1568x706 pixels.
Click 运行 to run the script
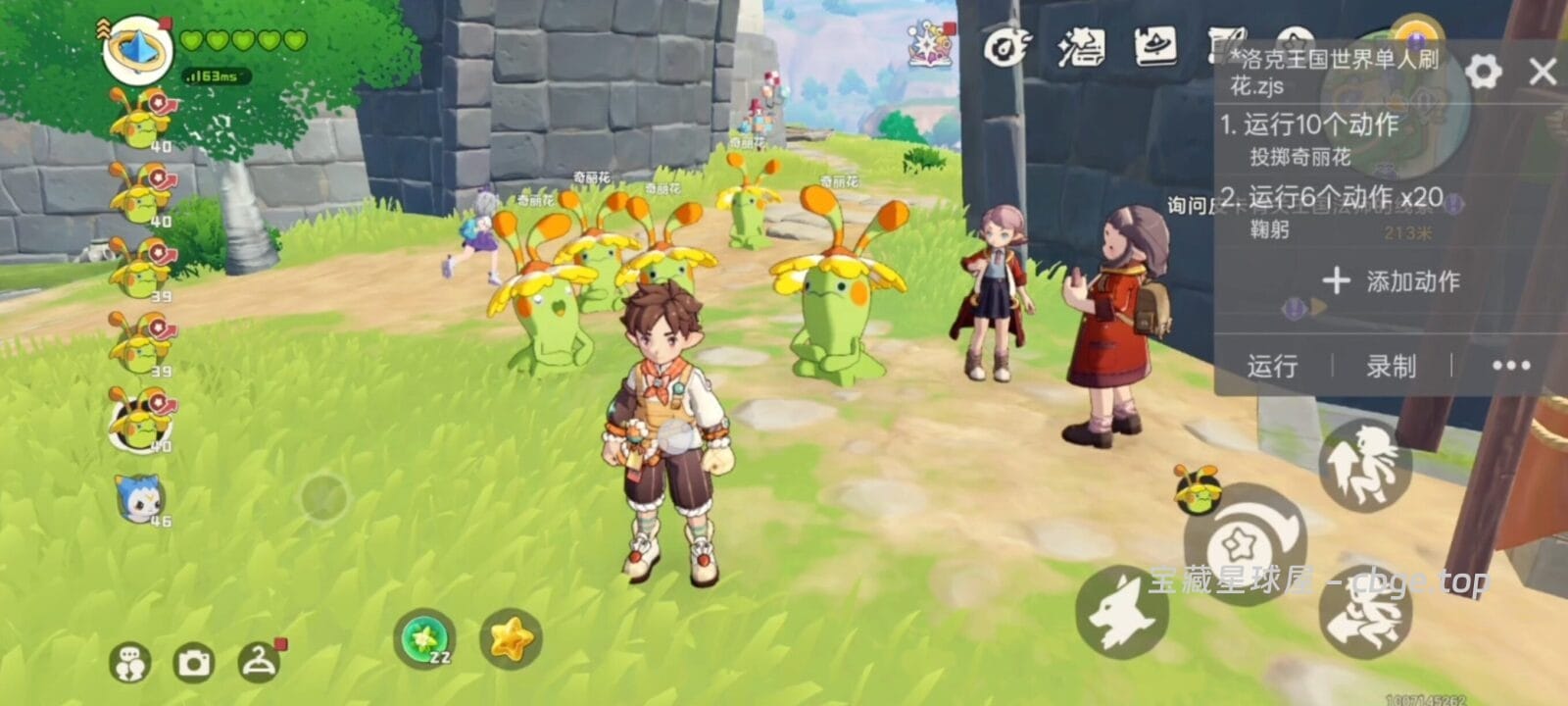click(x=1272, y=366)
